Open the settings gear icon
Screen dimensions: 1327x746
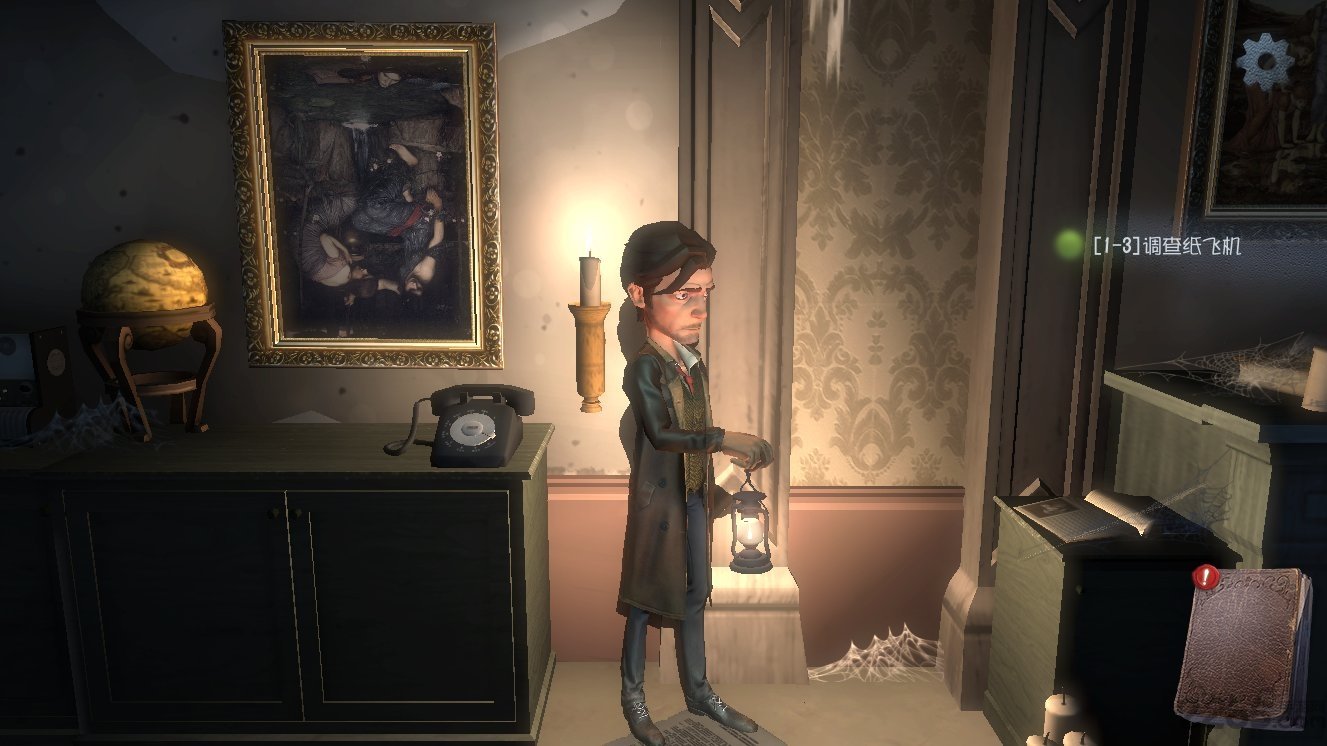pyautogui.click(x=1265, y=62)
